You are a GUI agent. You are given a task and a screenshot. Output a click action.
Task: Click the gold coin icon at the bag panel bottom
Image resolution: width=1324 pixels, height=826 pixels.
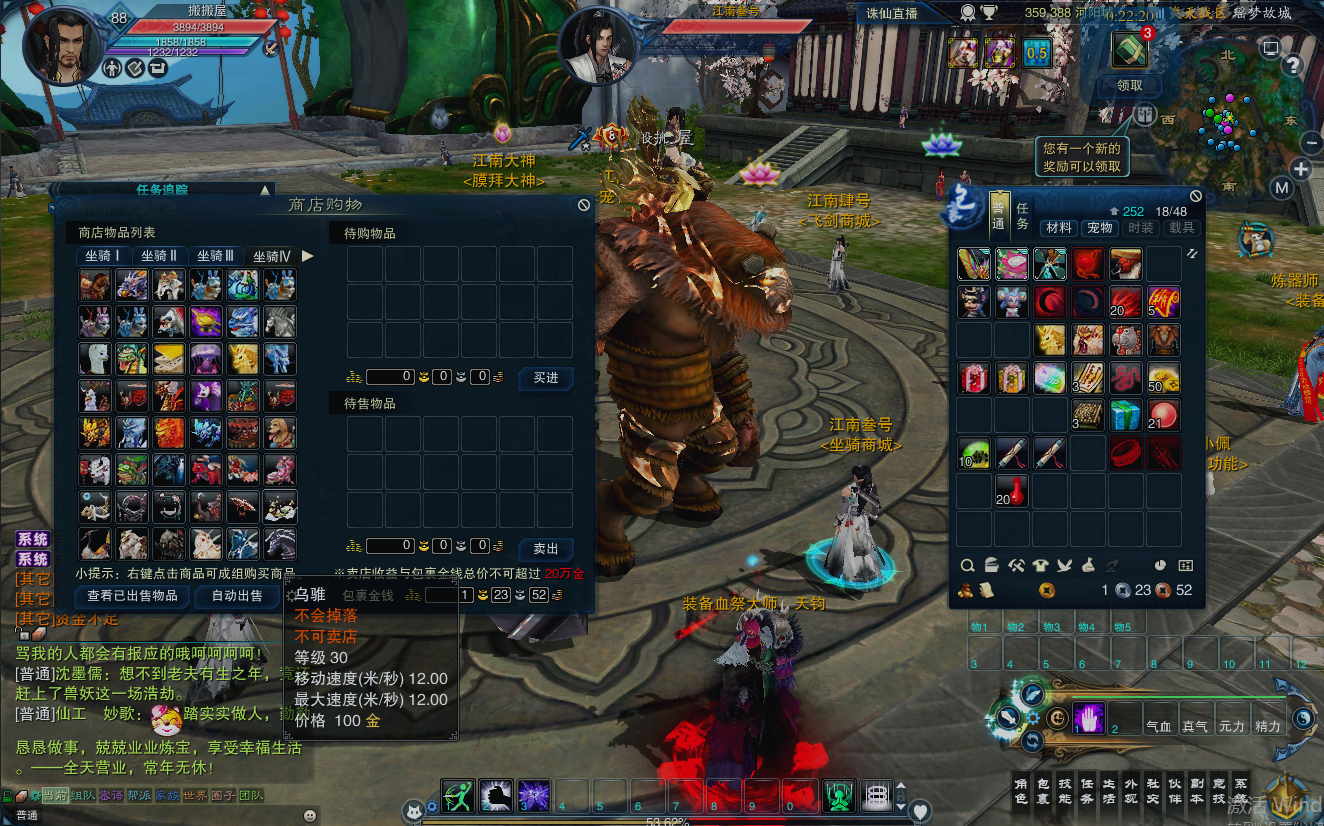[1047, 588]
